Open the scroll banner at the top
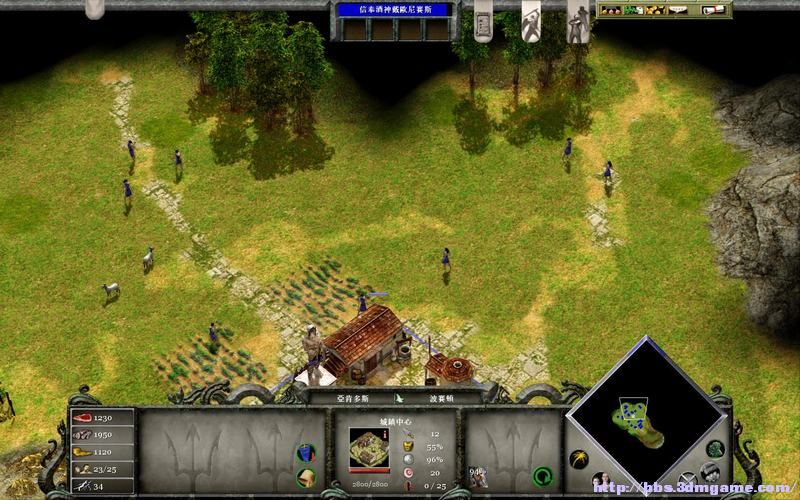This screenshot has height=500, width=800. point(482,20)
